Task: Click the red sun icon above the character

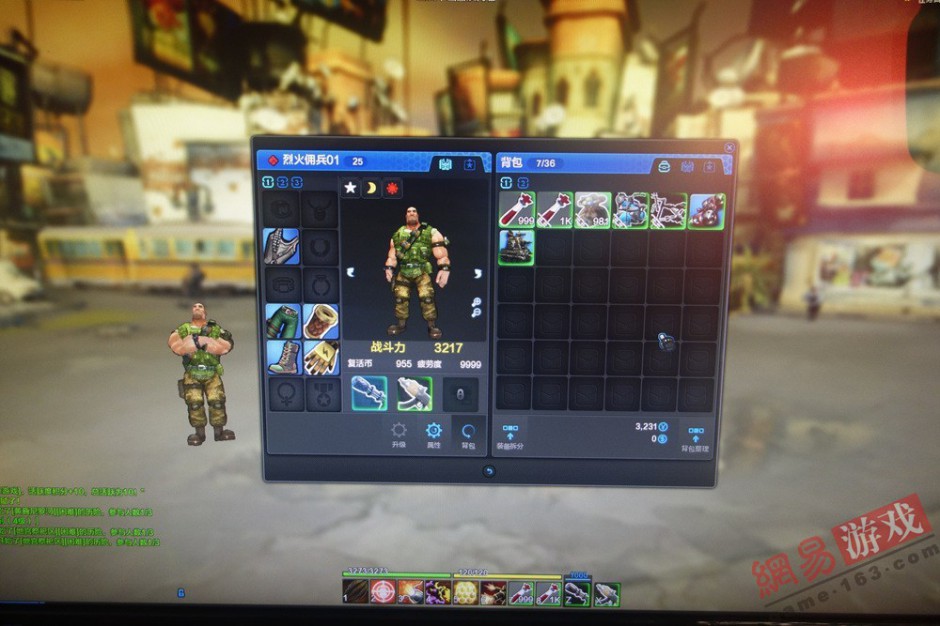Action: 392,188
